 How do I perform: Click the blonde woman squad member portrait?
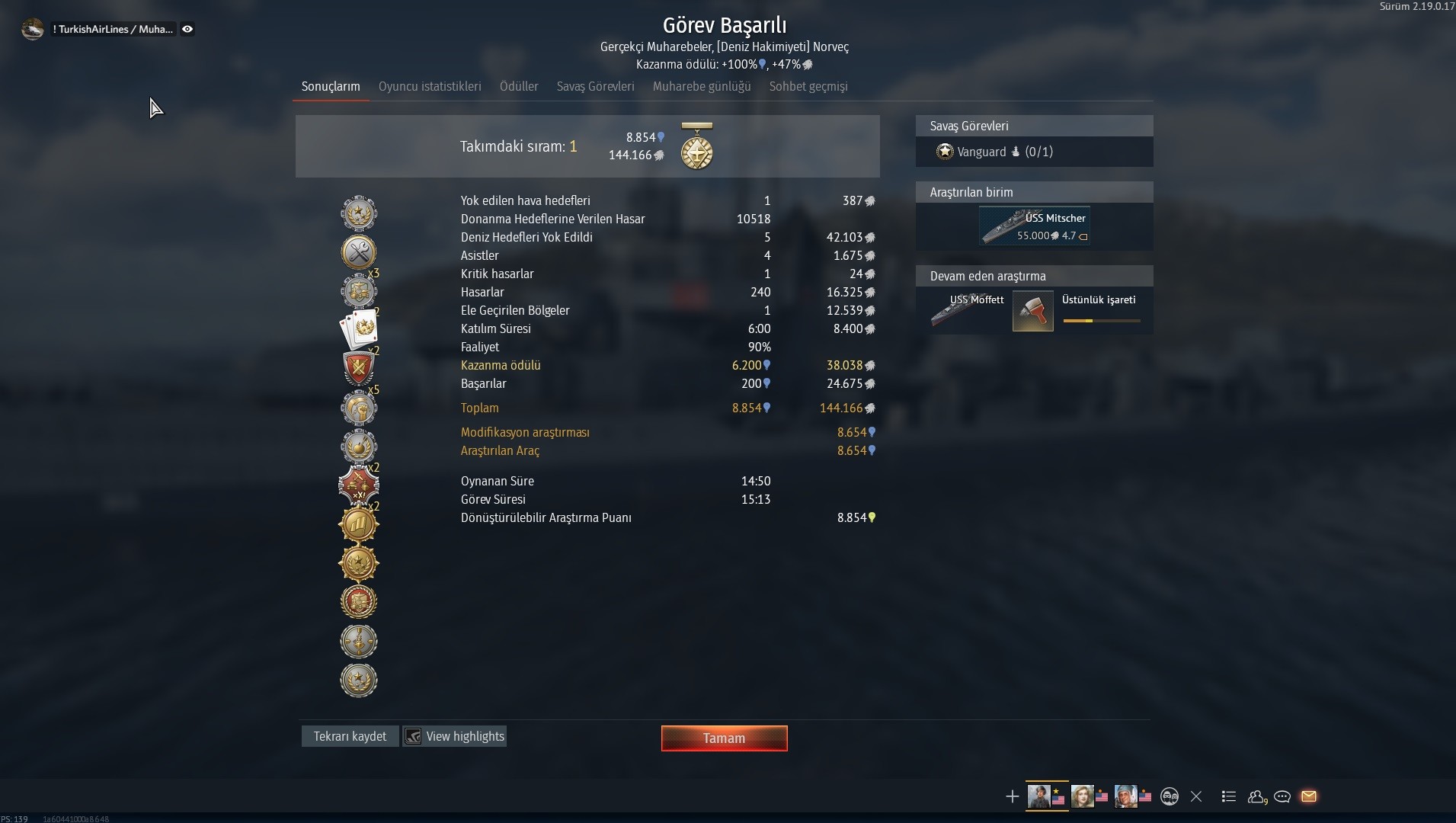(x=1082, y=796)
